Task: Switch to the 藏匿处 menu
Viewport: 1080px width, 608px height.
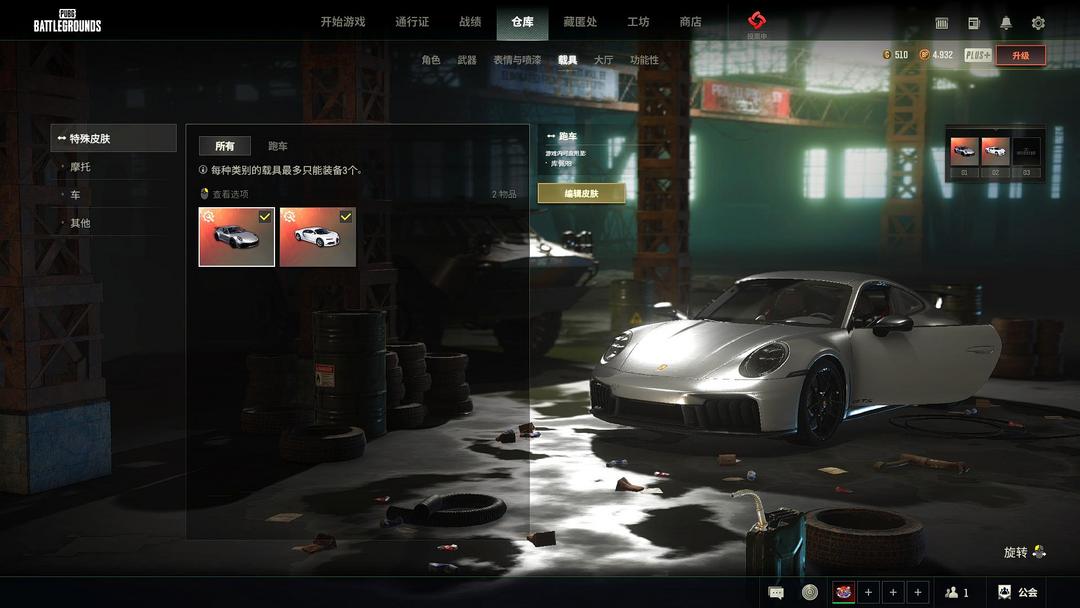Action: point(580,22)
